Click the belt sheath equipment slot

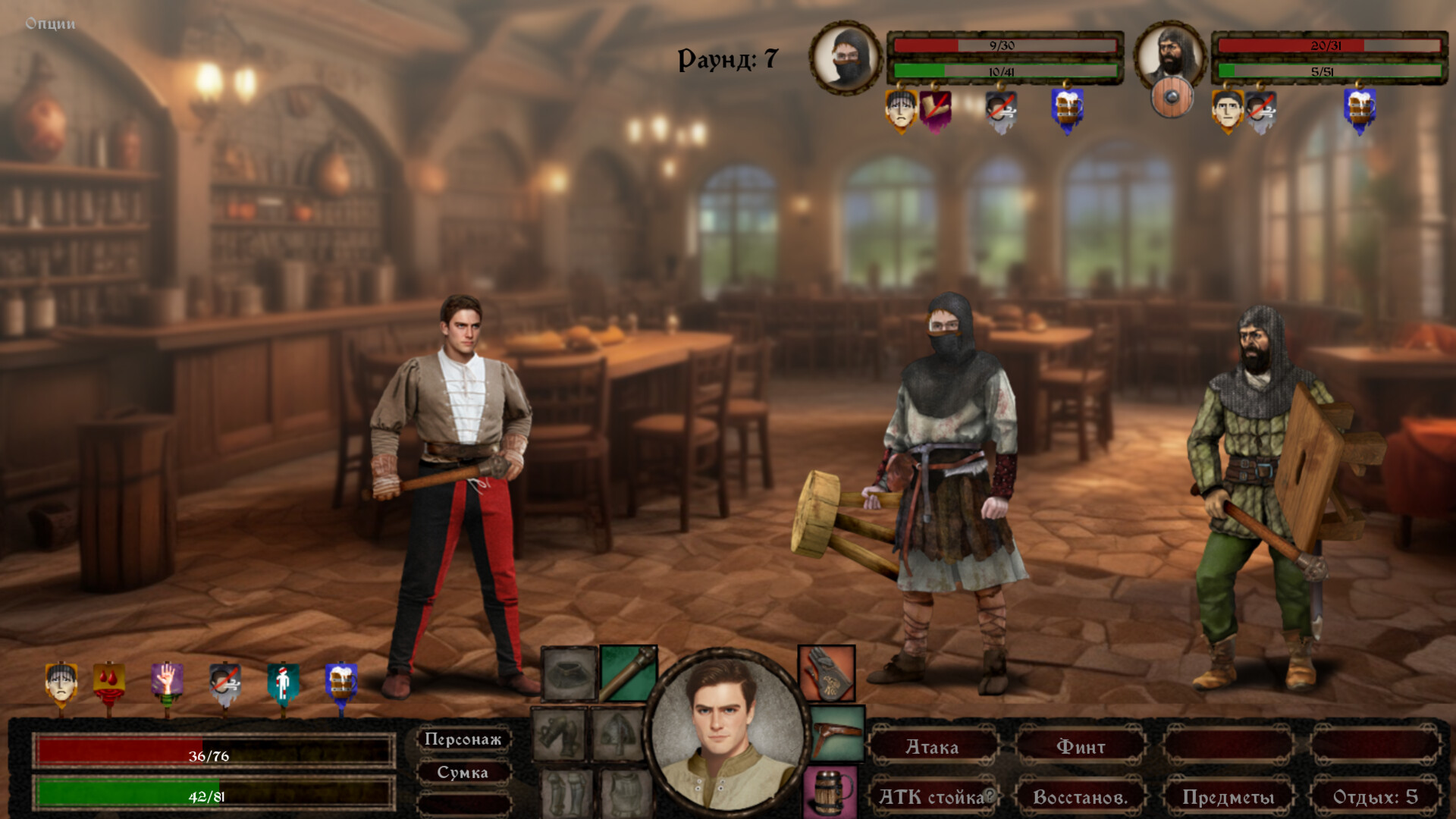(837, 733)
